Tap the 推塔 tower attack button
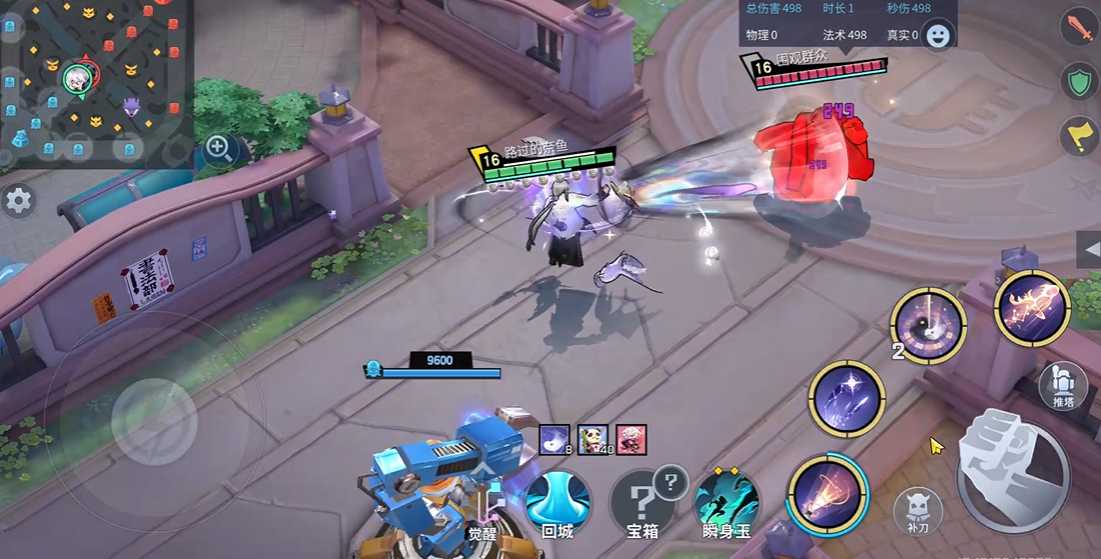The image size is (1101, 559). 1063,386
